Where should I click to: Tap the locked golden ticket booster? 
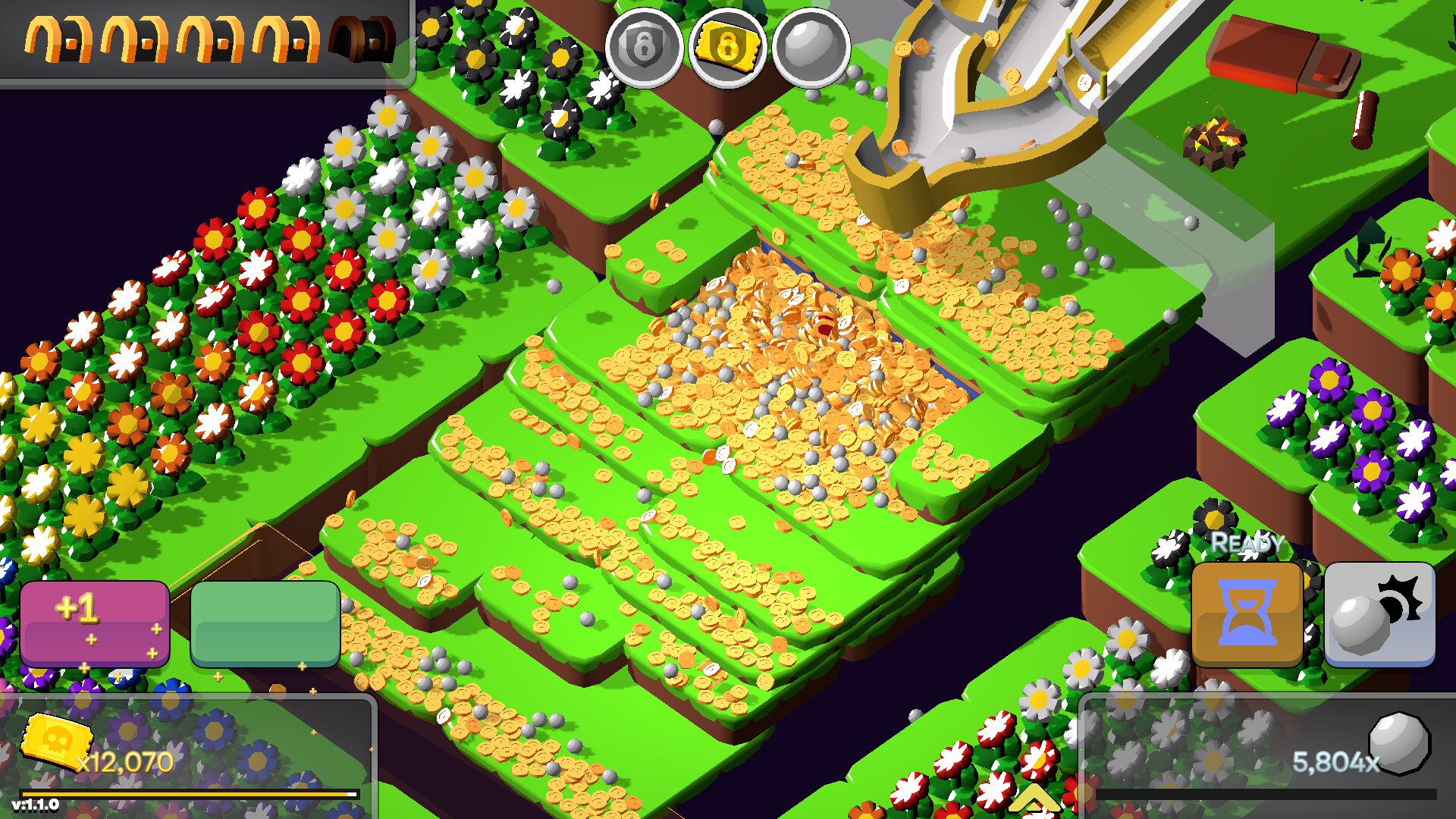coord(729,47)
